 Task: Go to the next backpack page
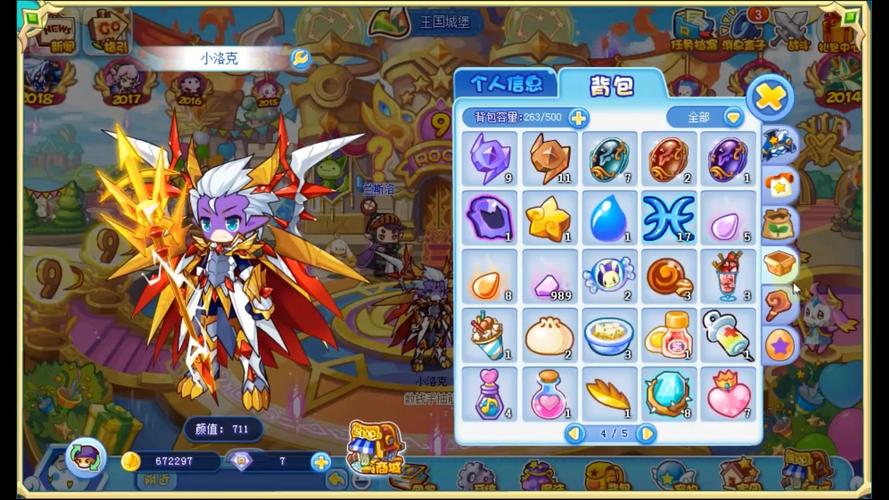point(646,433)
